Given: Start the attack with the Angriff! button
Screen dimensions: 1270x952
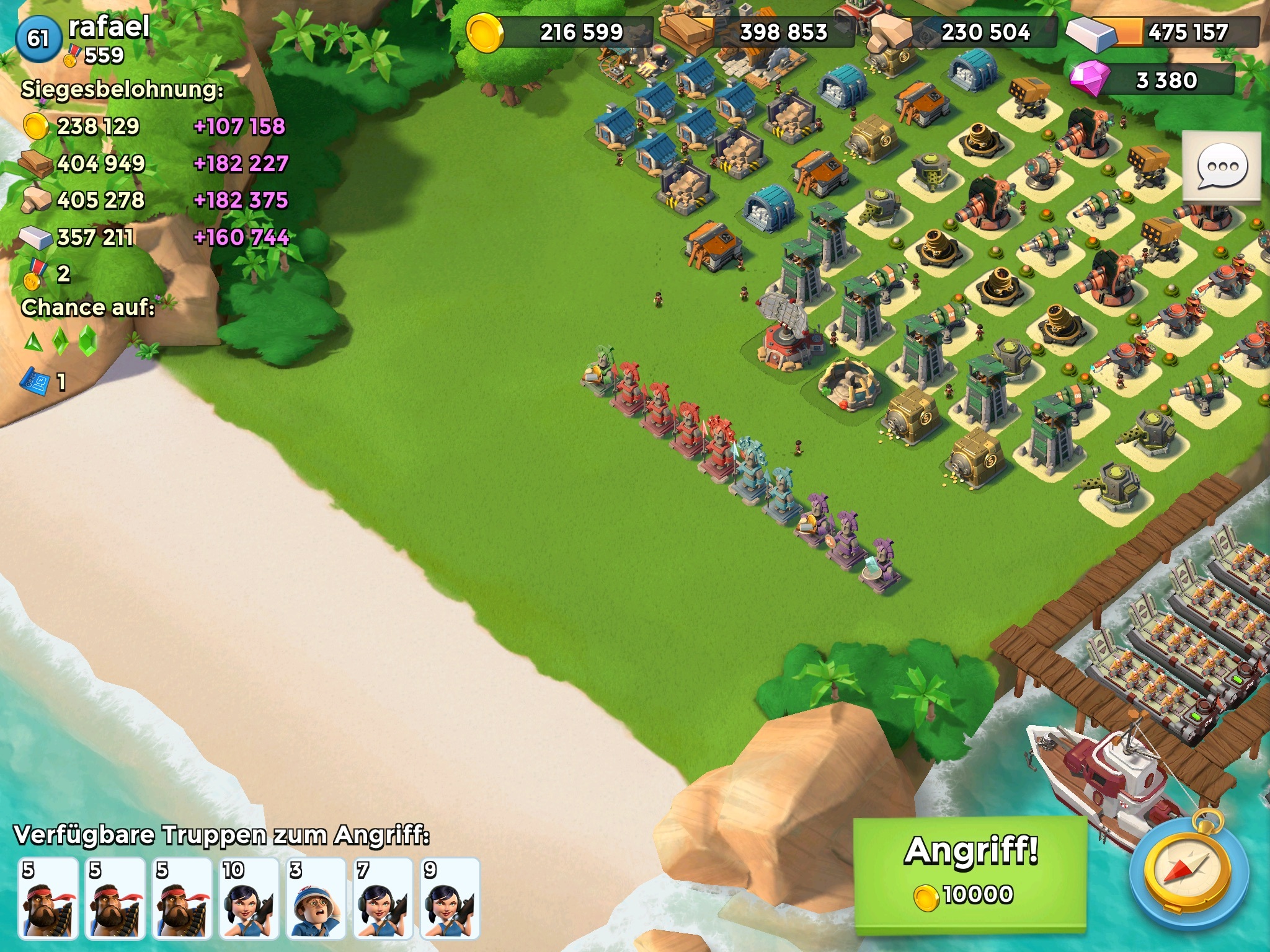Looking at the screenshot, I should click(970, 874).
